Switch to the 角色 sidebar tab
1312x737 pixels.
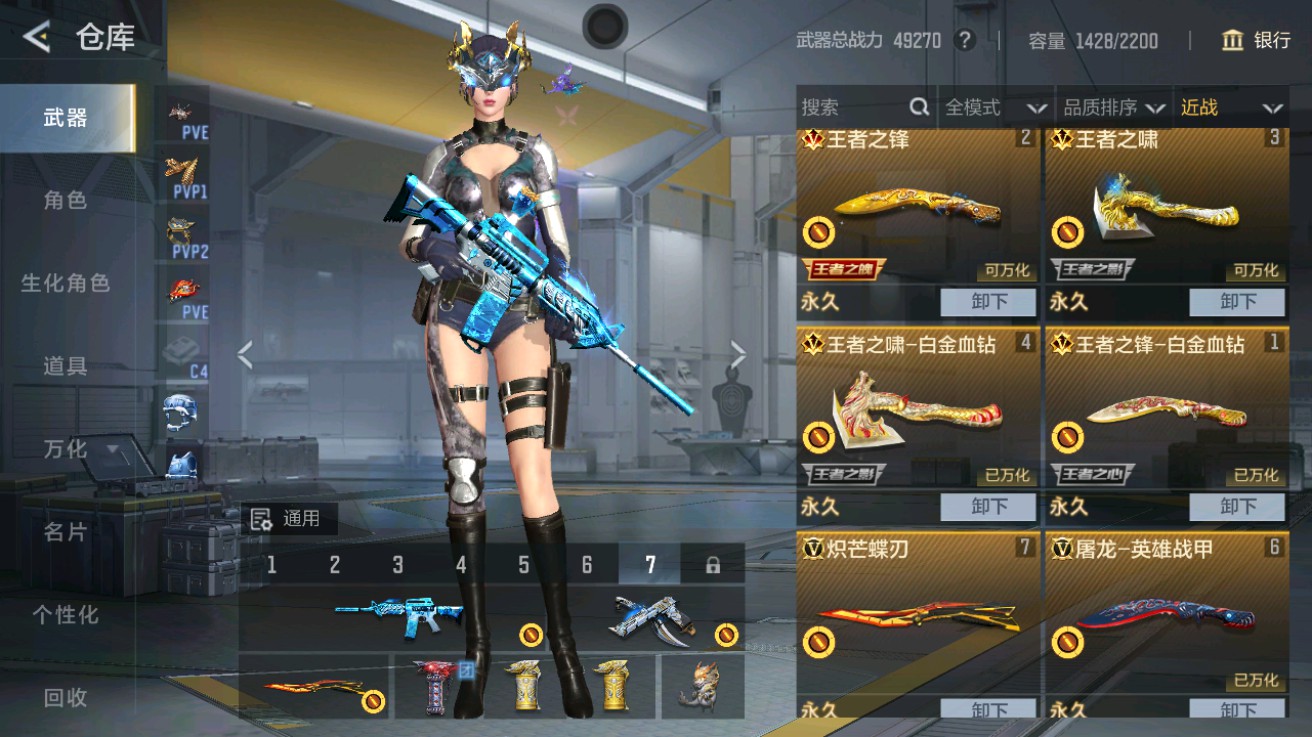[67, 200]
